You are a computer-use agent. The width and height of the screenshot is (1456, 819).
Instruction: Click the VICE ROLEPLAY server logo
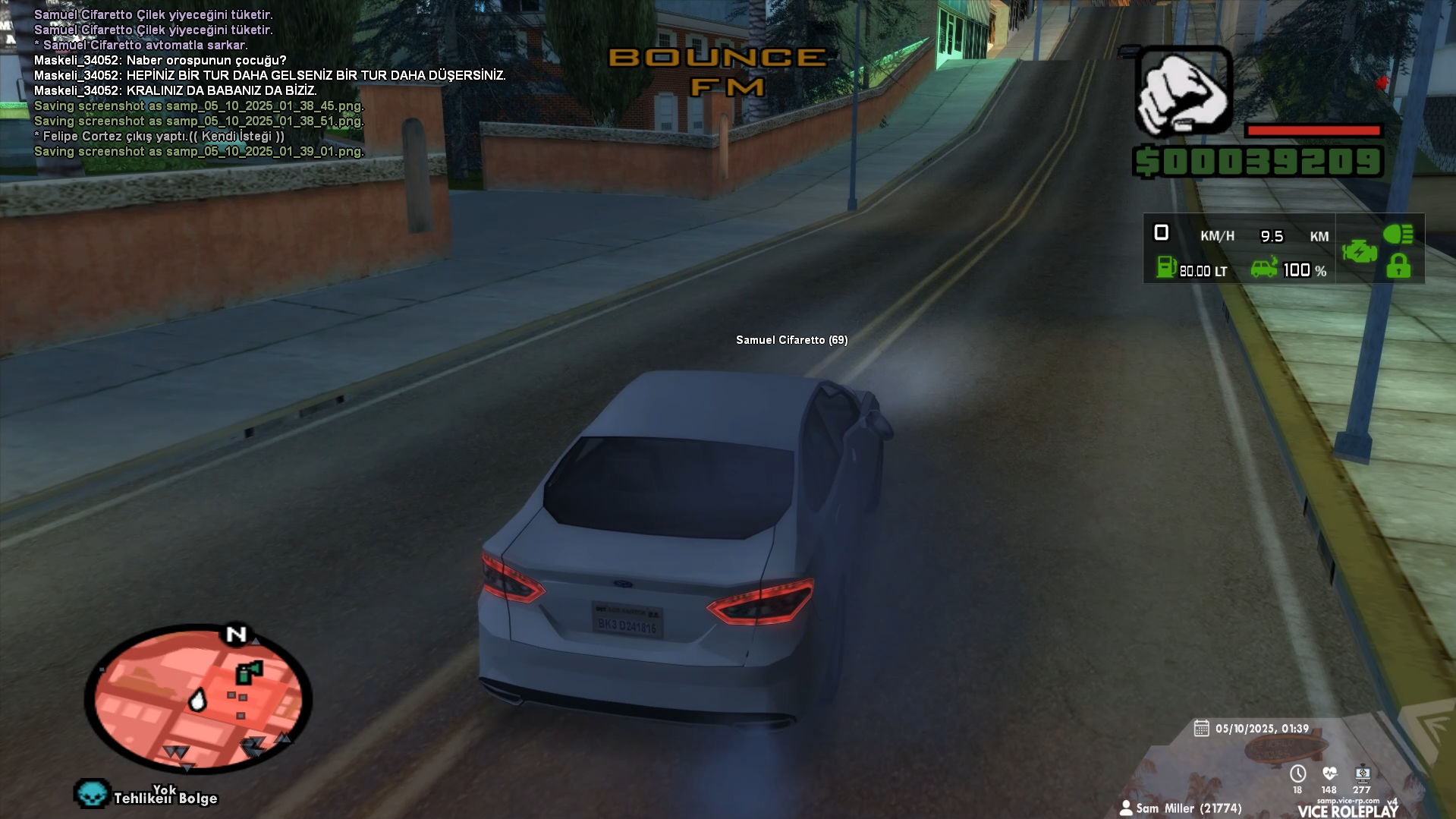[x=1348, y=811]
